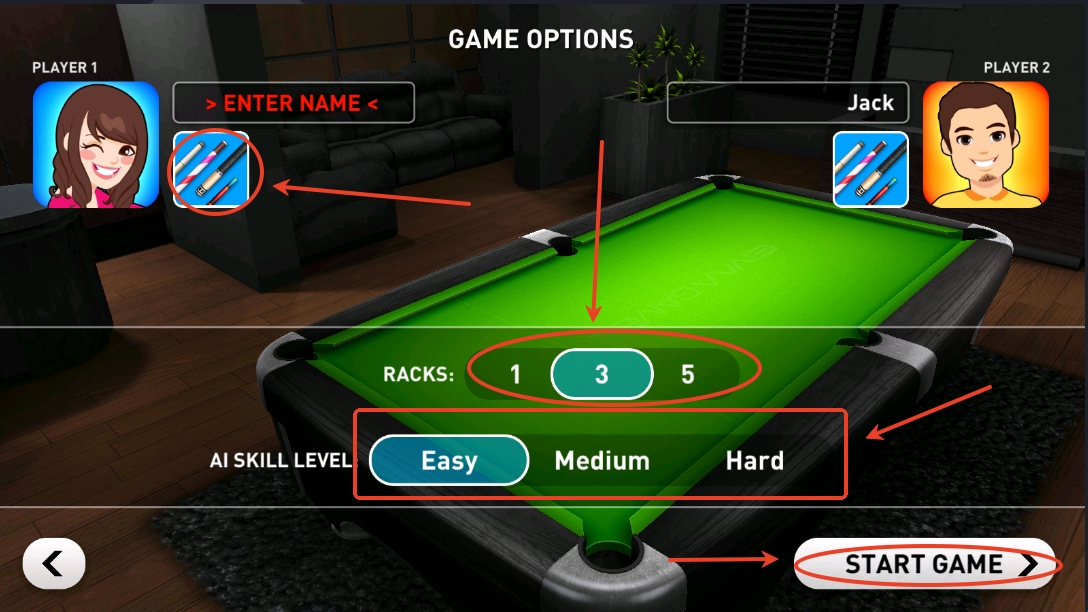Open Player 1 cue selection icon

pos(211,170)
